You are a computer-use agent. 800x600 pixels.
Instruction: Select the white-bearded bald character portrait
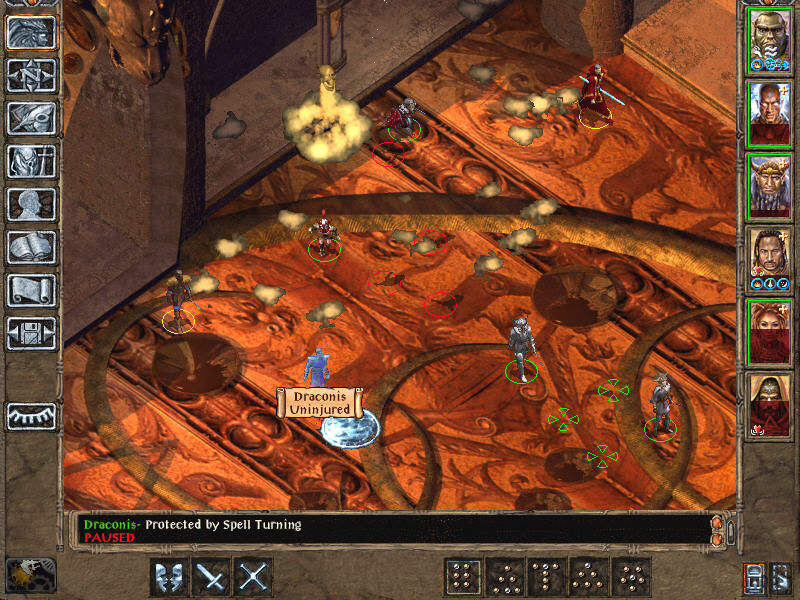coord(770,38)
